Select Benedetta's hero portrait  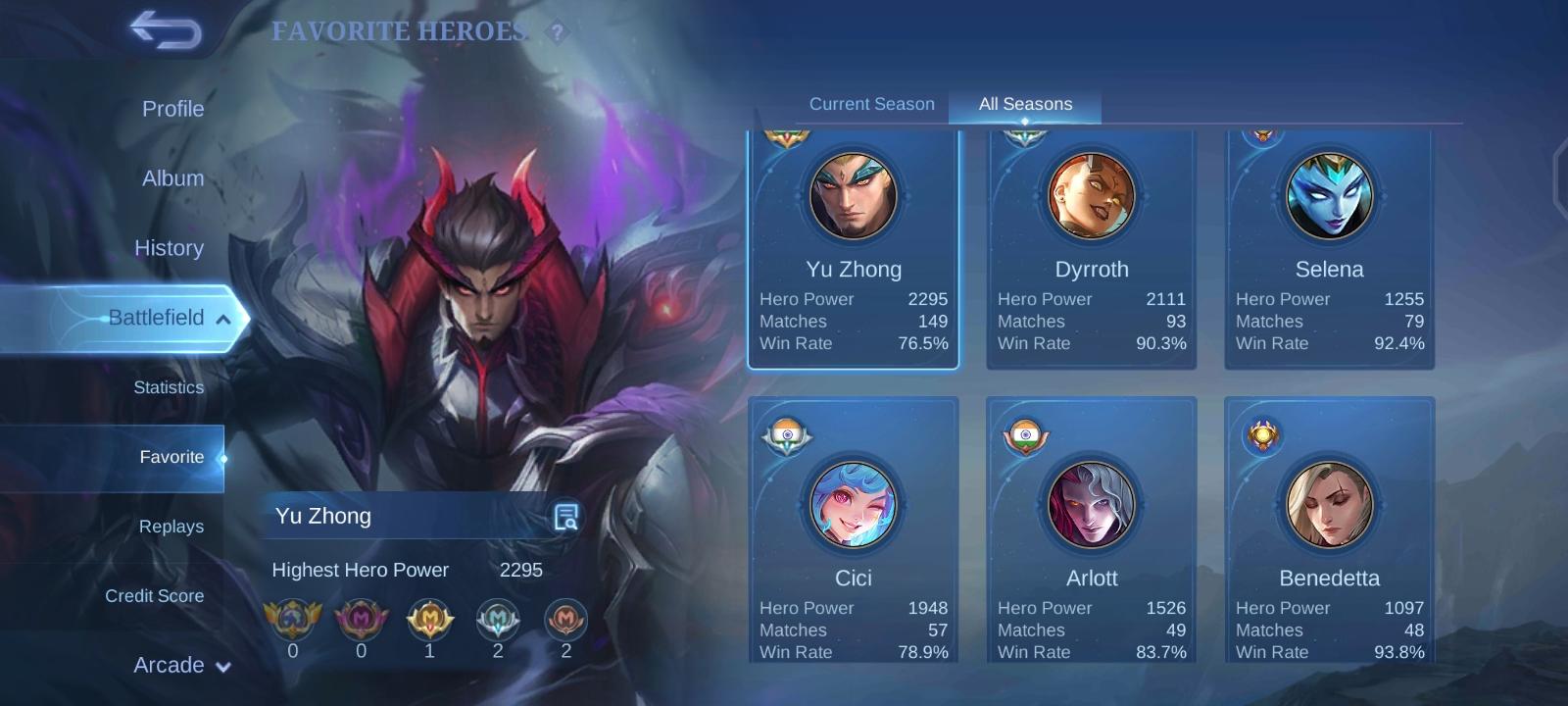(x=1329, y=506)
